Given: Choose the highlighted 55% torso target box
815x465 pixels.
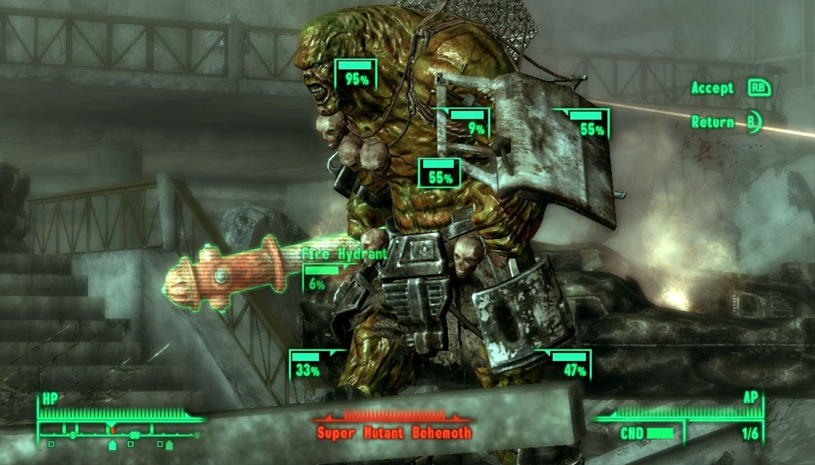Looking at the screenshot, I should [x=440, y=172].
